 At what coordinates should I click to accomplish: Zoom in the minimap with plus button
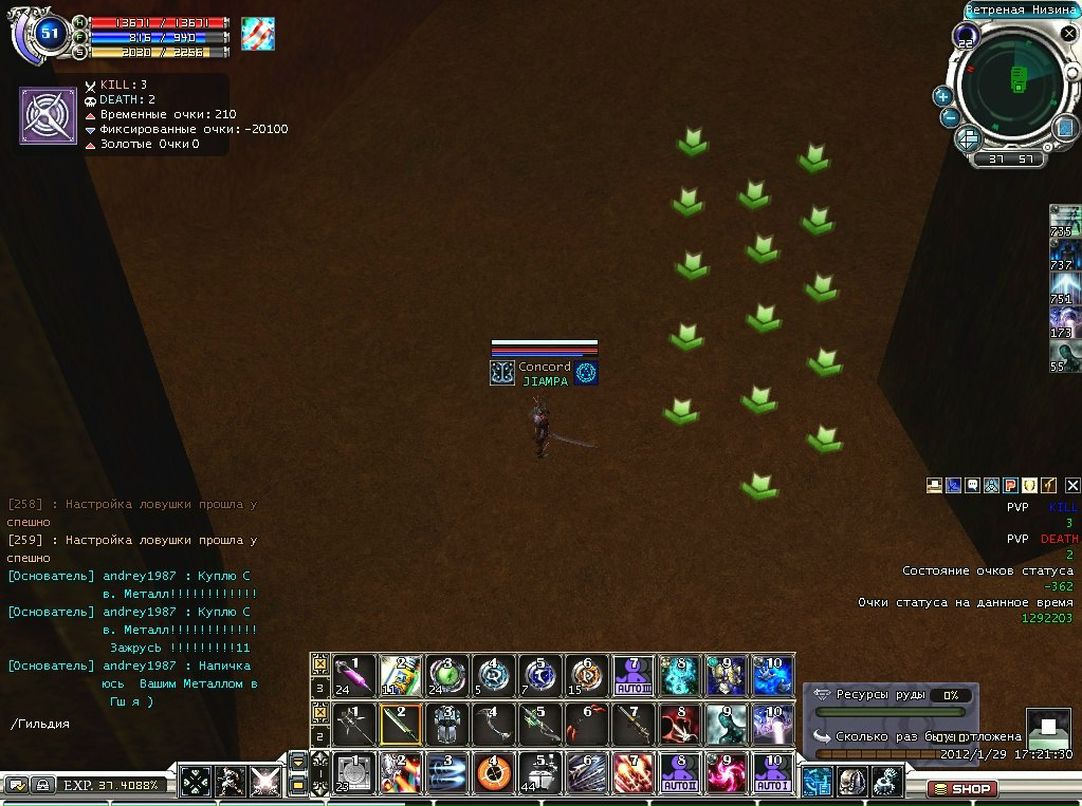pyautogui.click(x=942, y=96)
